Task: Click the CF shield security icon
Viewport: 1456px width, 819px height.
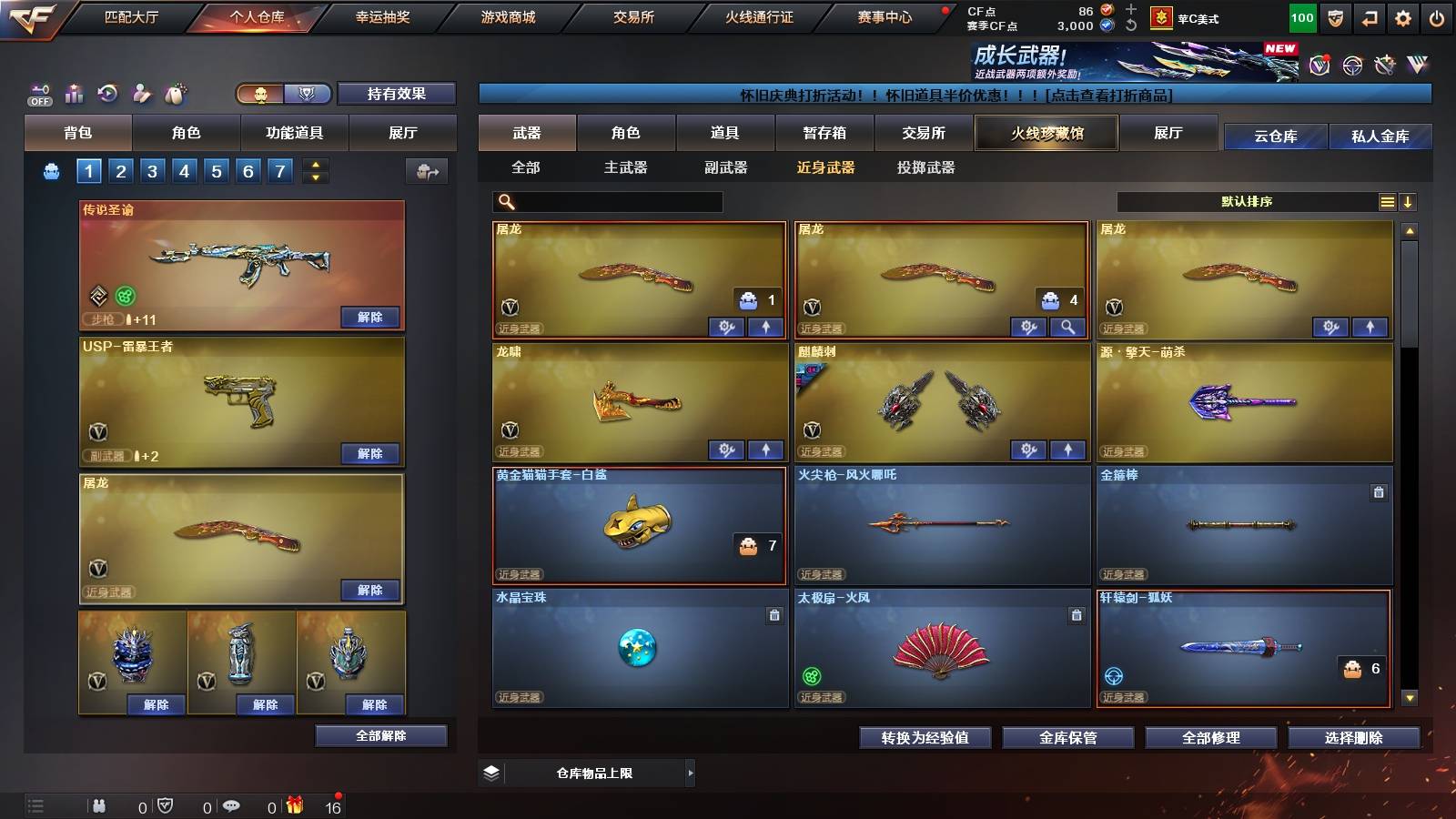Action: [x=1335, y=17]
